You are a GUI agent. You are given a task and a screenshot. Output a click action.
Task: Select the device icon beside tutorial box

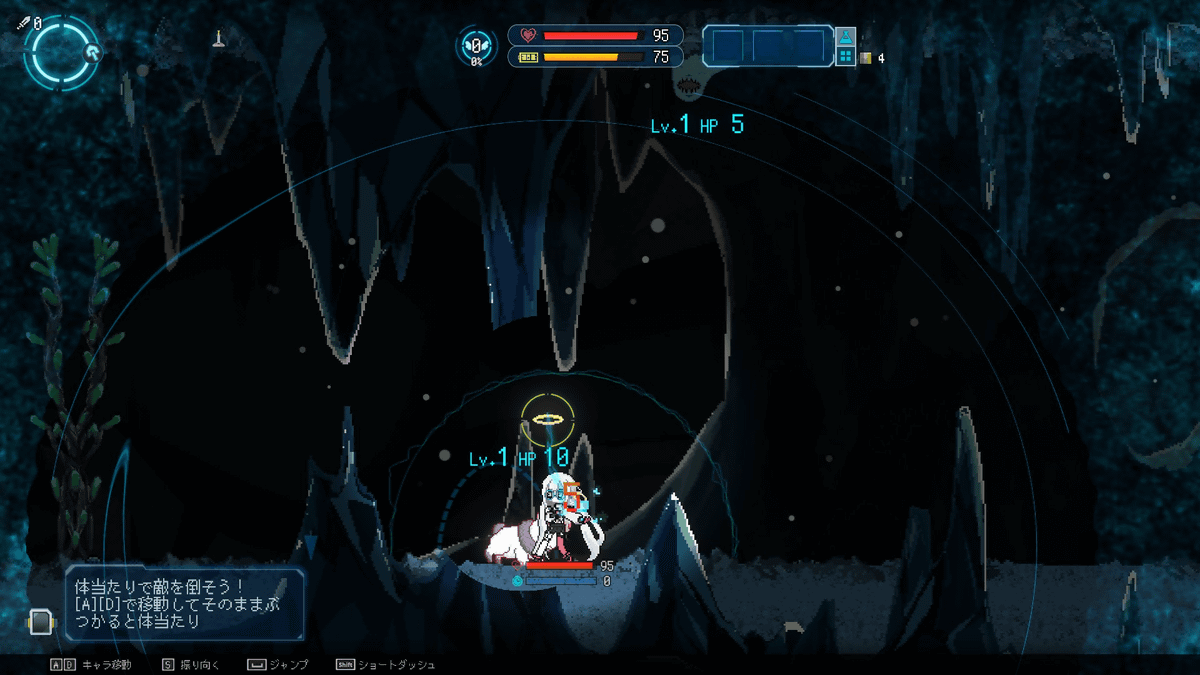coord(39,622)
